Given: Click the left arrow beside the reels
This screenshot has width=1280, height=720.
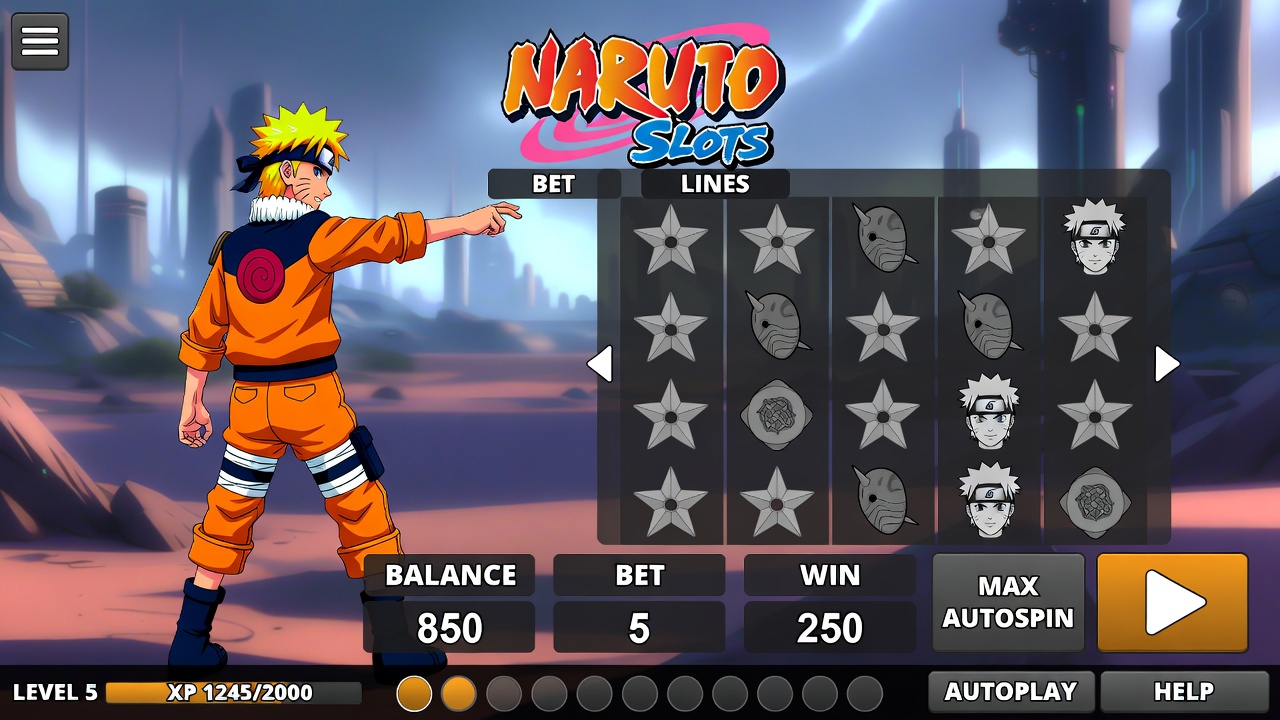Looking at the screenshot, I should tap(600, 364).
